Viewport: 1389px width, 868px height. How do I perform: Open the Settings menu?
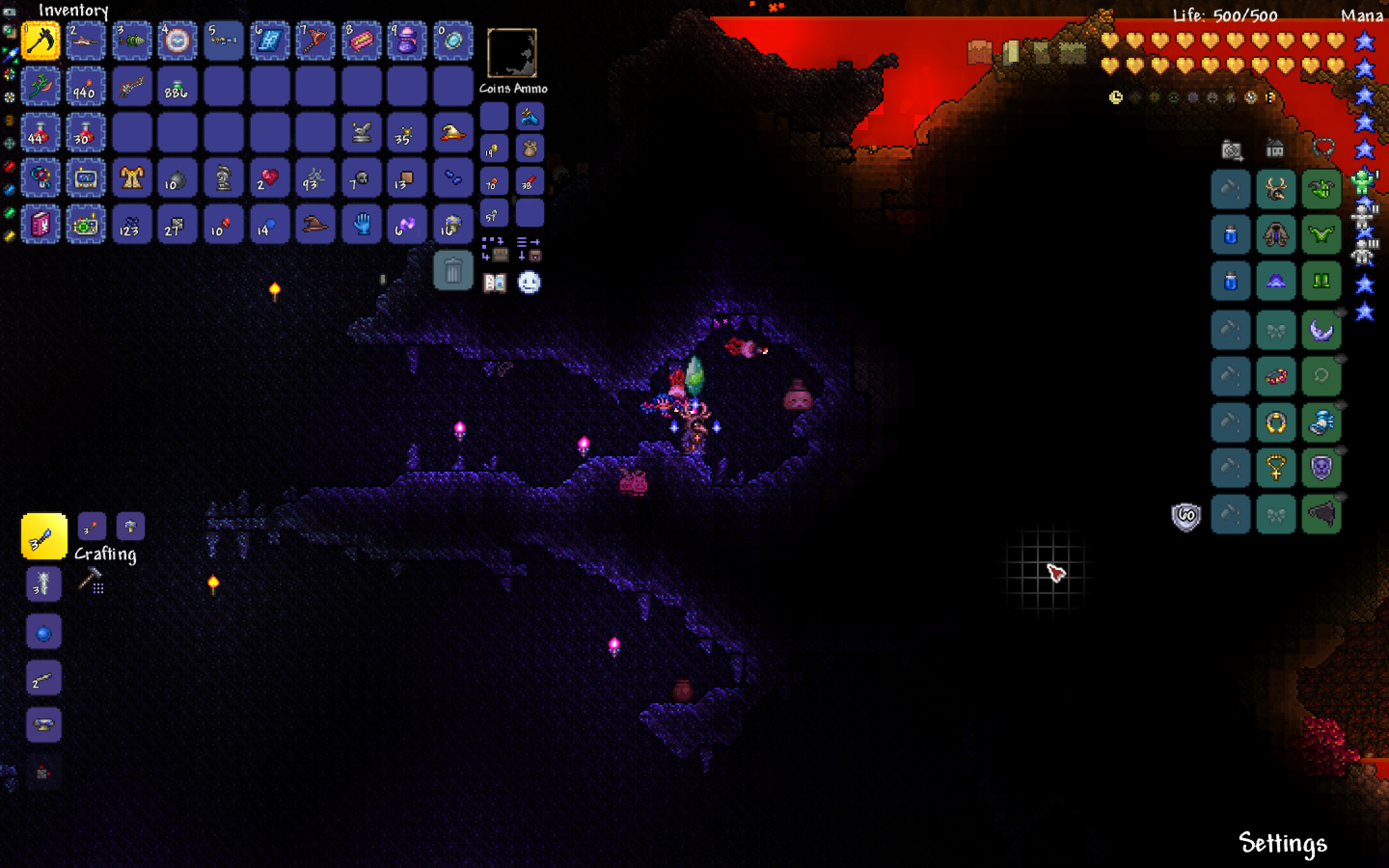coord(1282,843)
